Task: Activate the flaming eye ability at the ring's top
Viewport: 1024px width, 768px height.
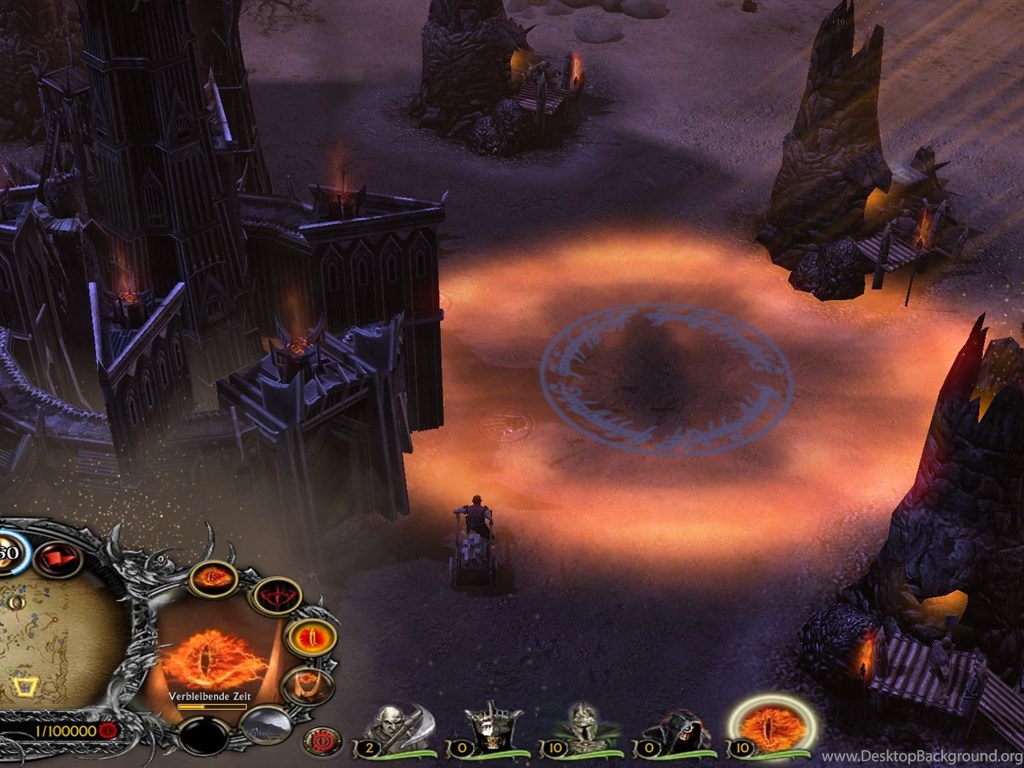Action: [213, 577]
